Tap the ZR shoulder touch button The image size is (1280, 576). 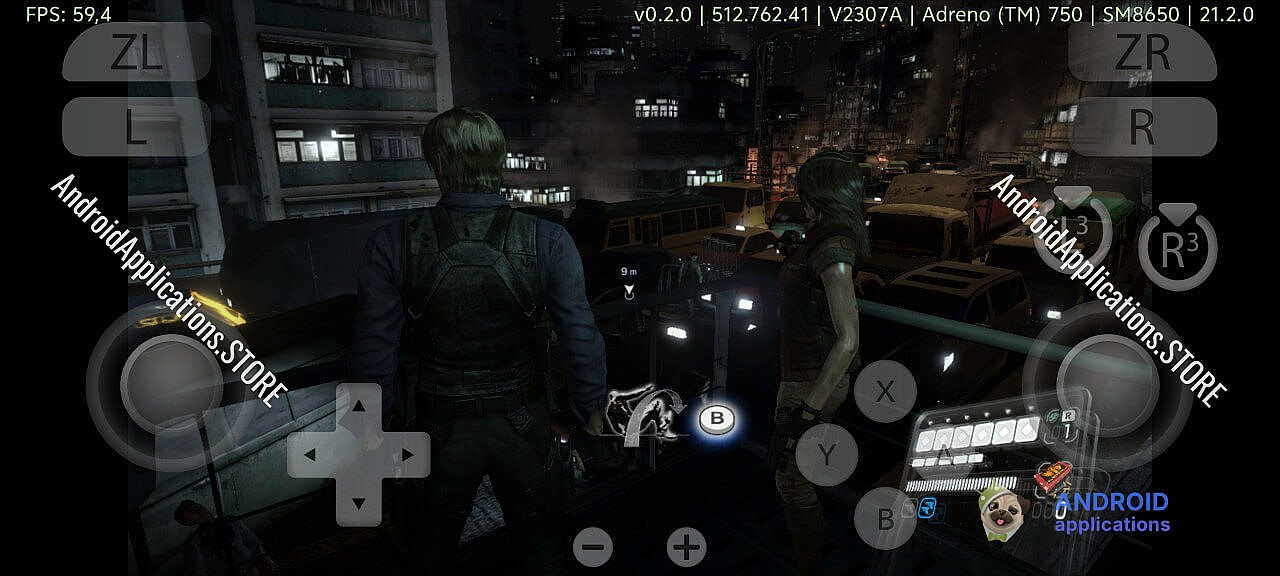click(1142, 52)
